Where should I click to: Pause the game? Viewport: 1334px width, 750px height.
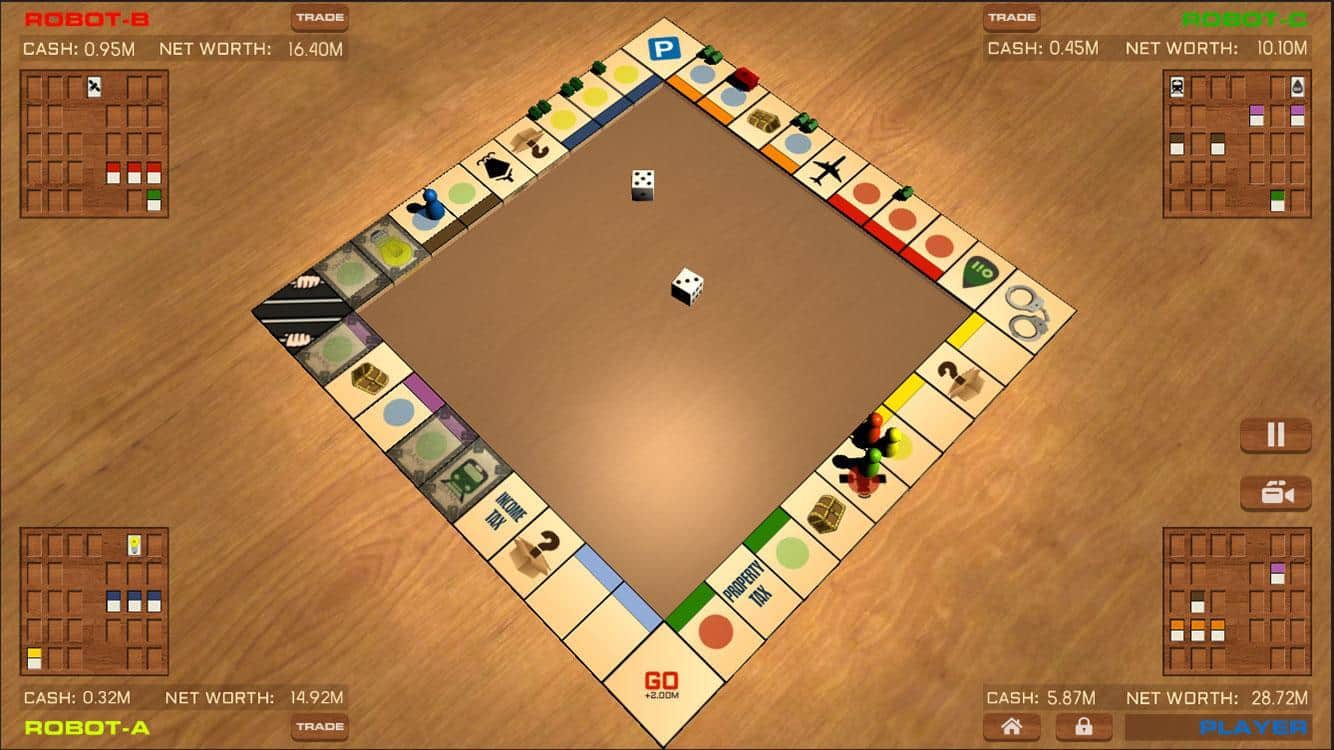1275,434
